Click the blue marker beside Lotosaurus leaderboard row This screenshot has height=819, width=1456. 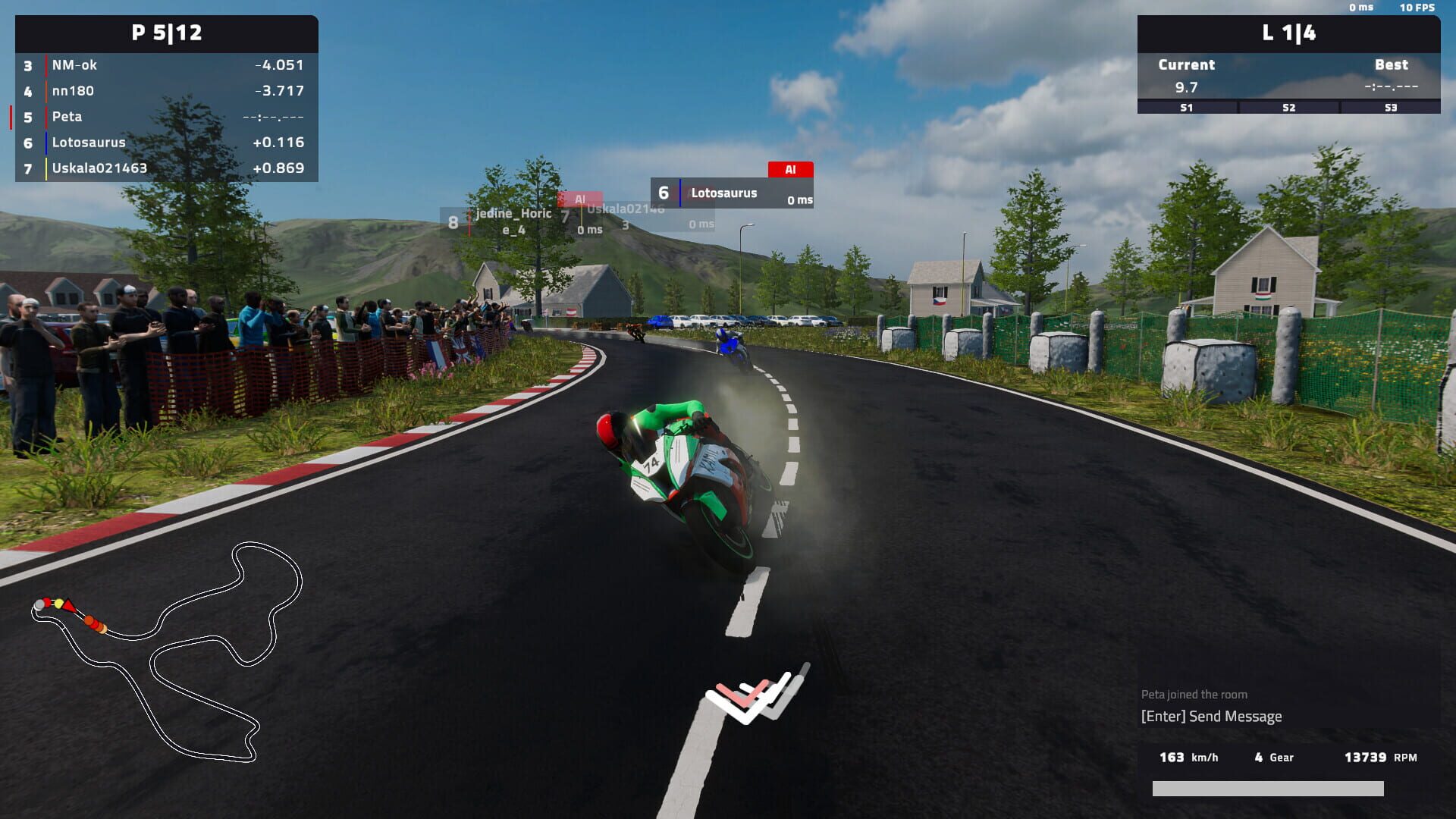coord(47,142)
